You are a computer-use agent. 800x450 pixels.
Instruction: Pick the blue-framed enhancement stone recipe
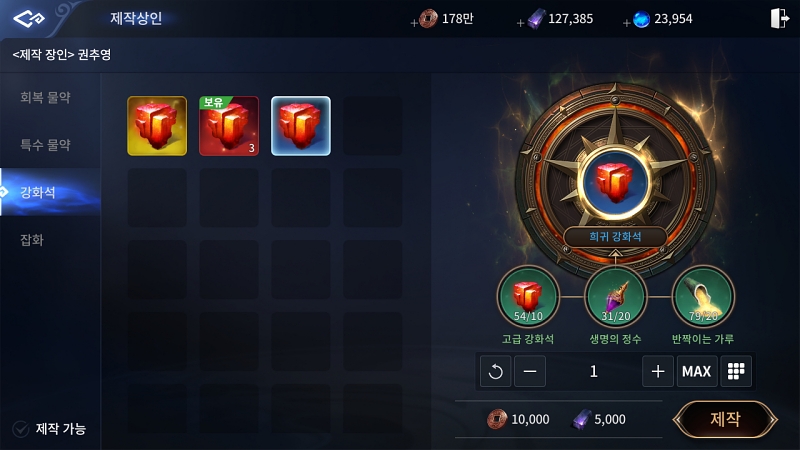click(301, 126)
